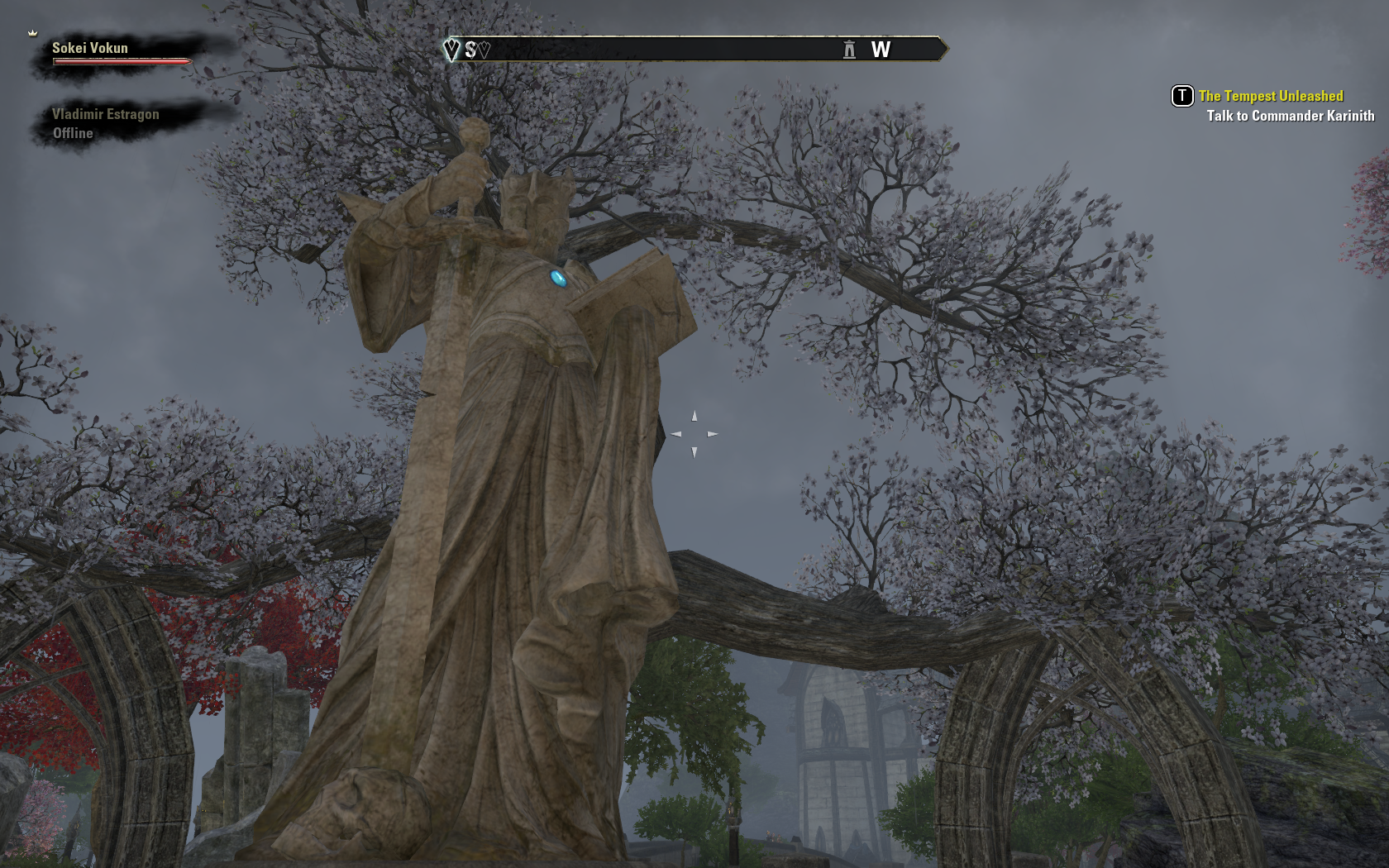Click the wayshrine marker on the compass
Image resolution: width=1389 pixels, height=868 pixels.
849,50
